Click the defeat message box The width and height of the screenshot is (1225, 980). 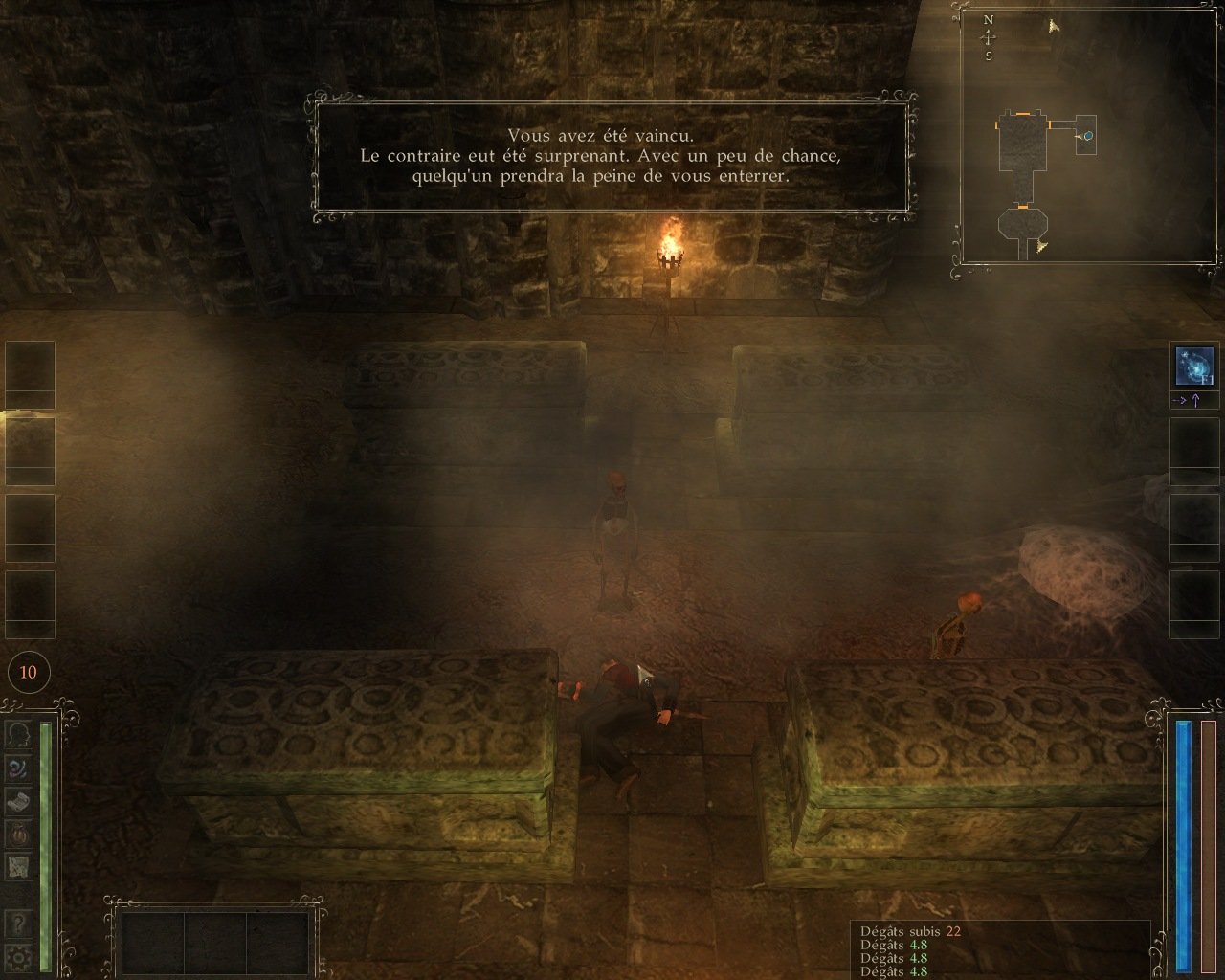(611, 156)
